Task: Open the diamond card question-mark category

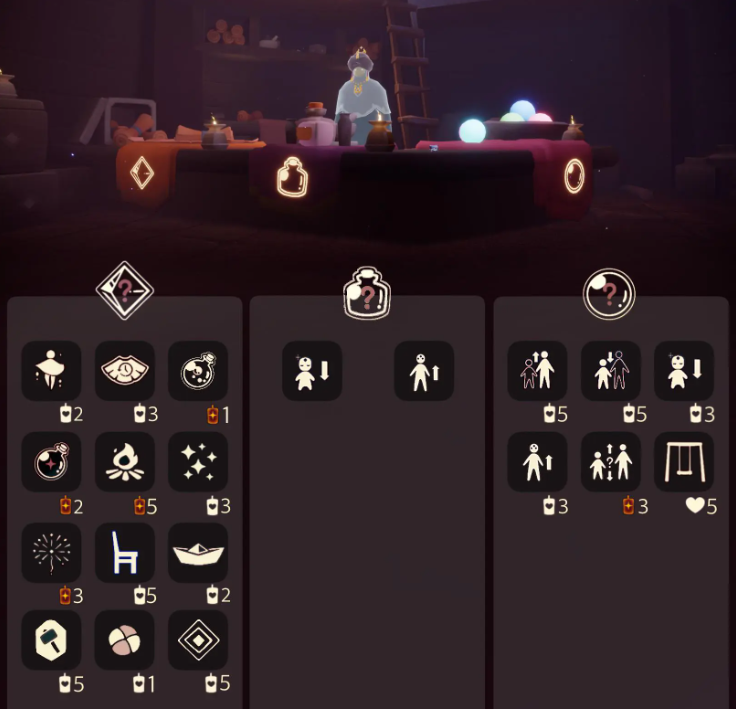Action: pos(124,291)
